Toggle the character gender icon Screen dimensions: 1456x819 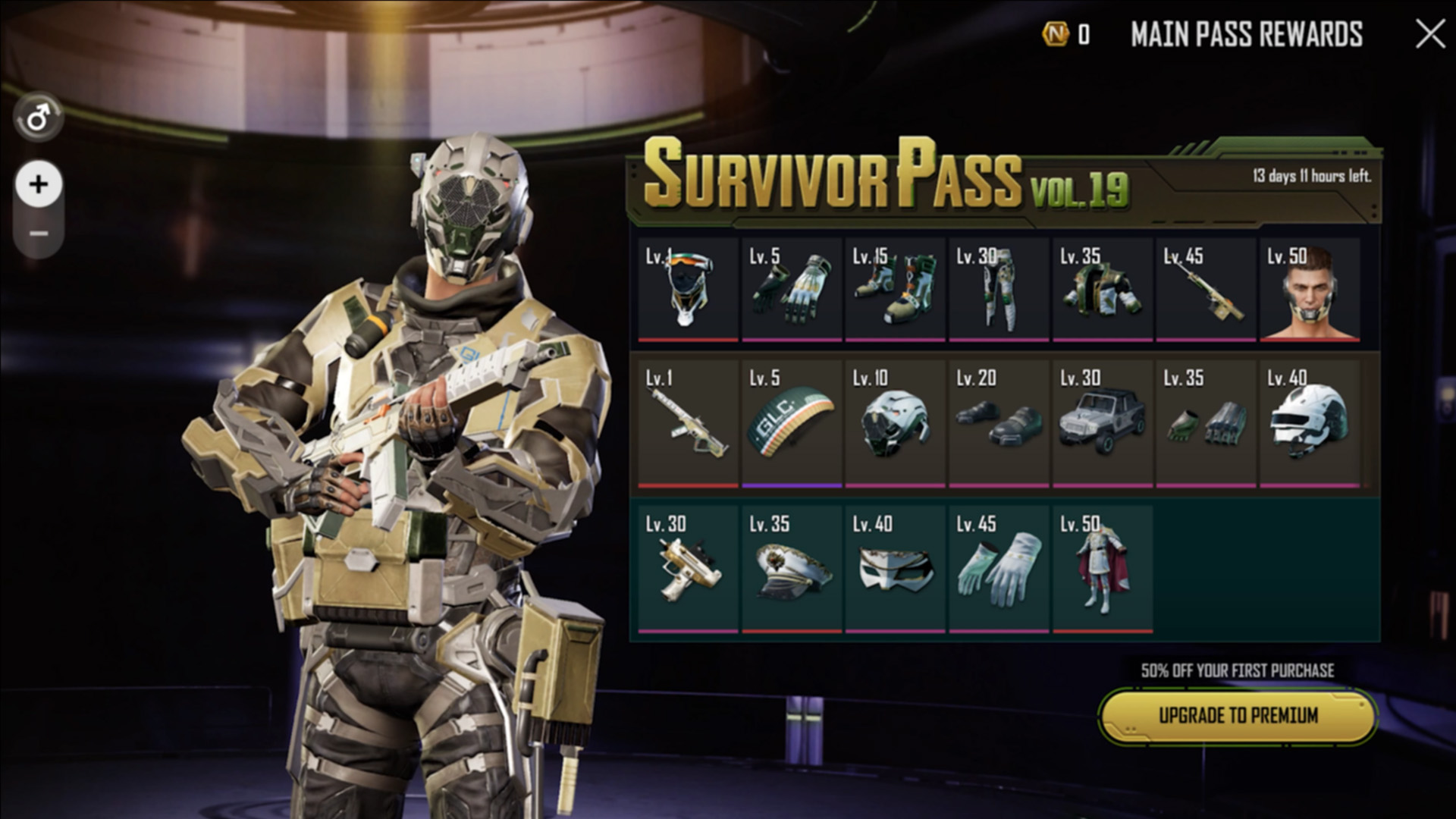point(38,118)
